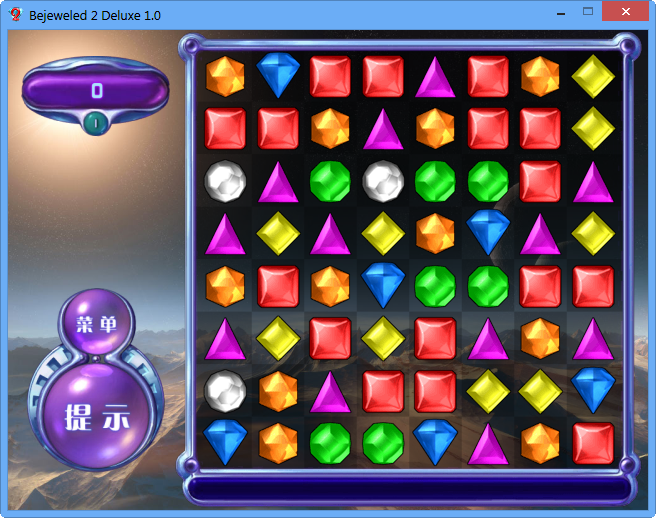Click the 提示 hint button

point(97,416)
